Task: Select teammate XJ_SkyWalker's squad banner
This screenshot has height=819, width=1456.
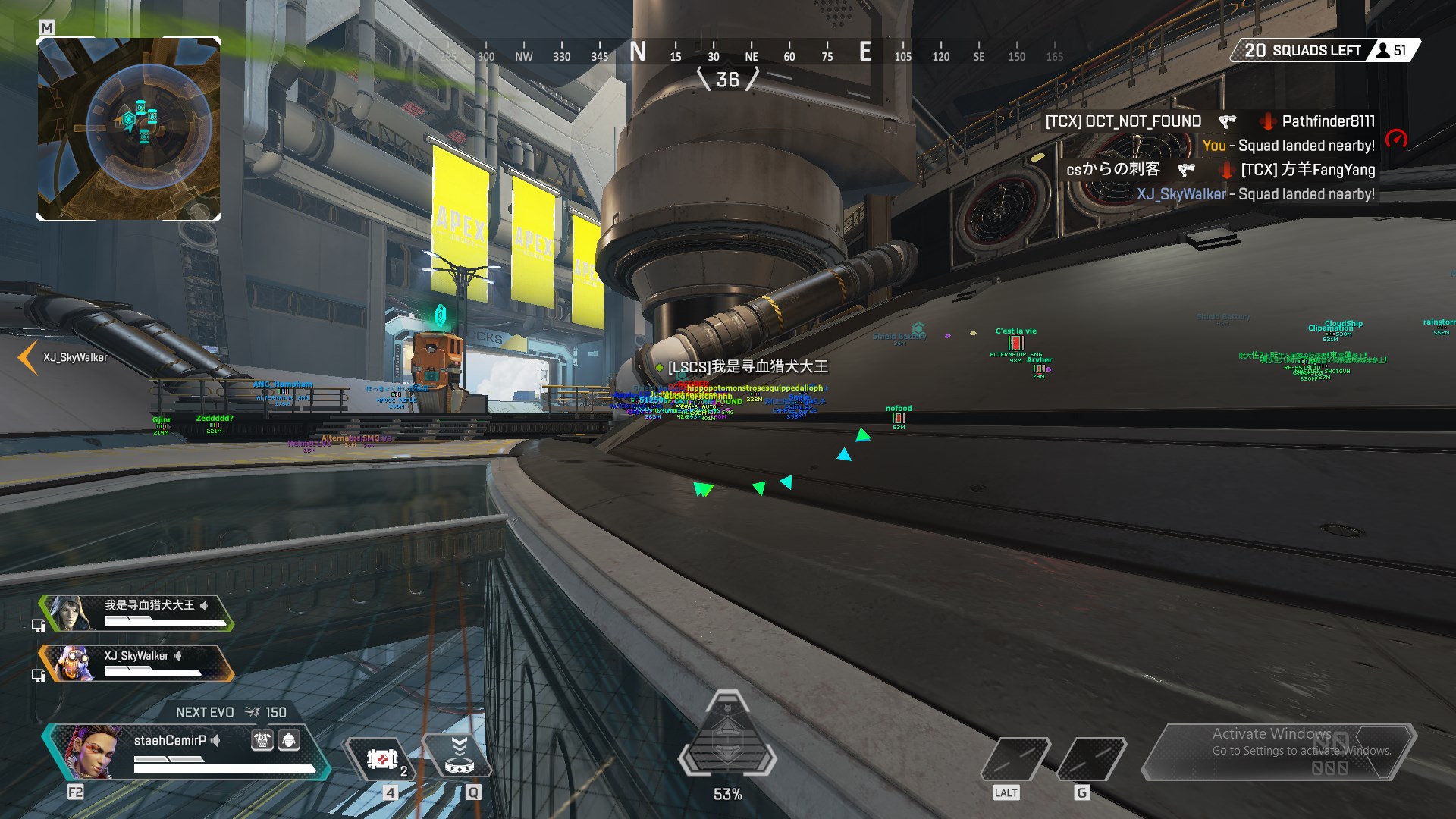Action: point(136,663)
